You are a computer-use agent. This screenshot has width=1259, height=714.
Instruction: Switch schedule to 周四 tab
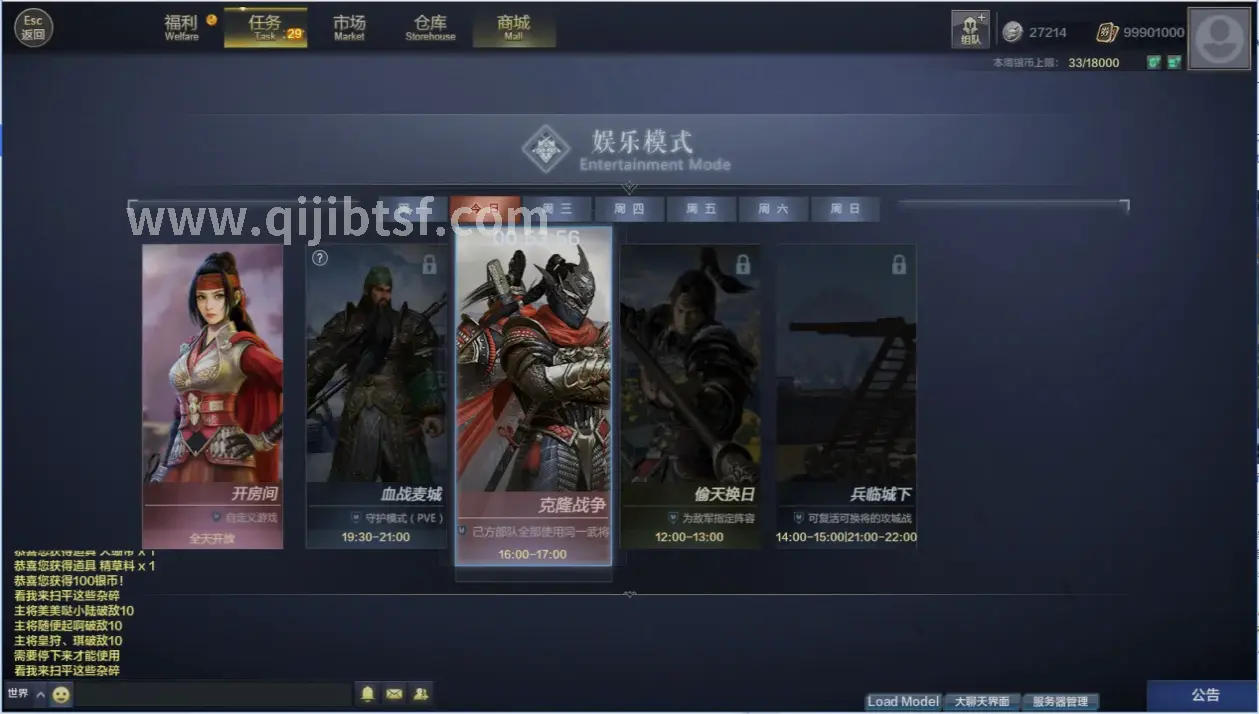click(629, 209)
